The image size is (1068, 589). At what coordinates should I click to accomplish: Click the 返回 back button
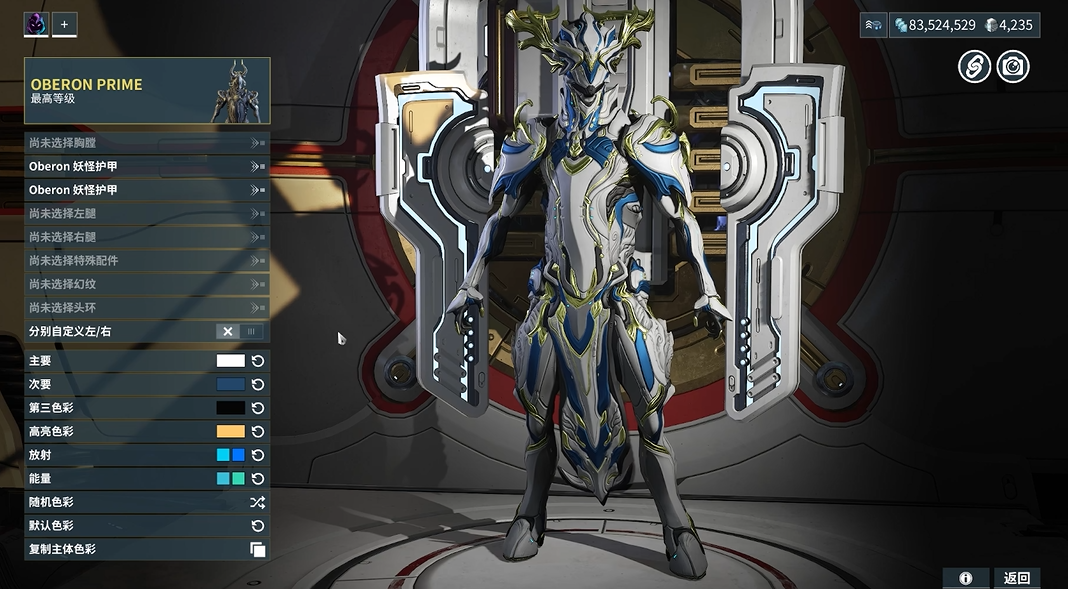1016,578
